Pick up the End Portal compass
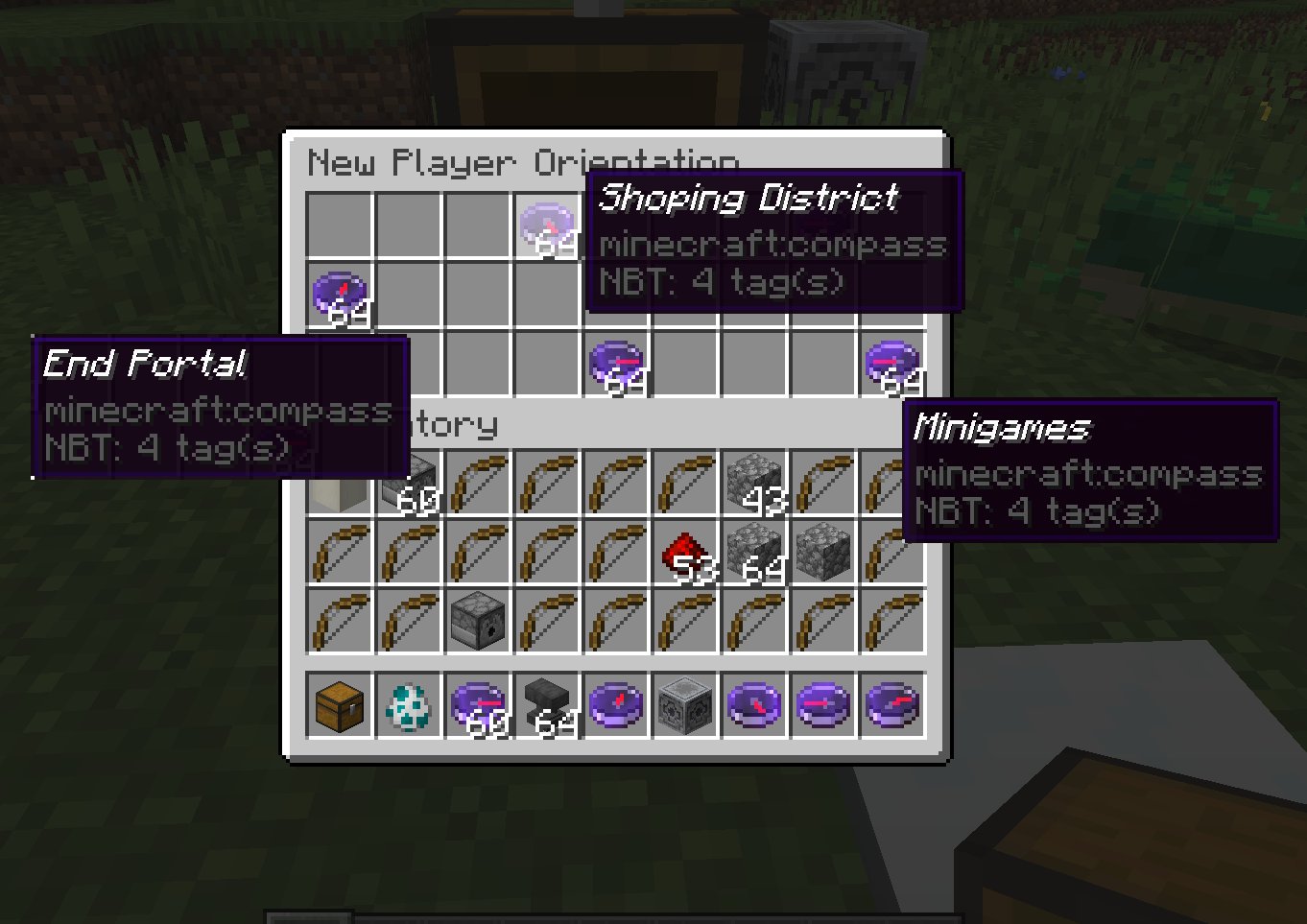1307x924 pixels. pyautogui.click(x=338, y=293)
